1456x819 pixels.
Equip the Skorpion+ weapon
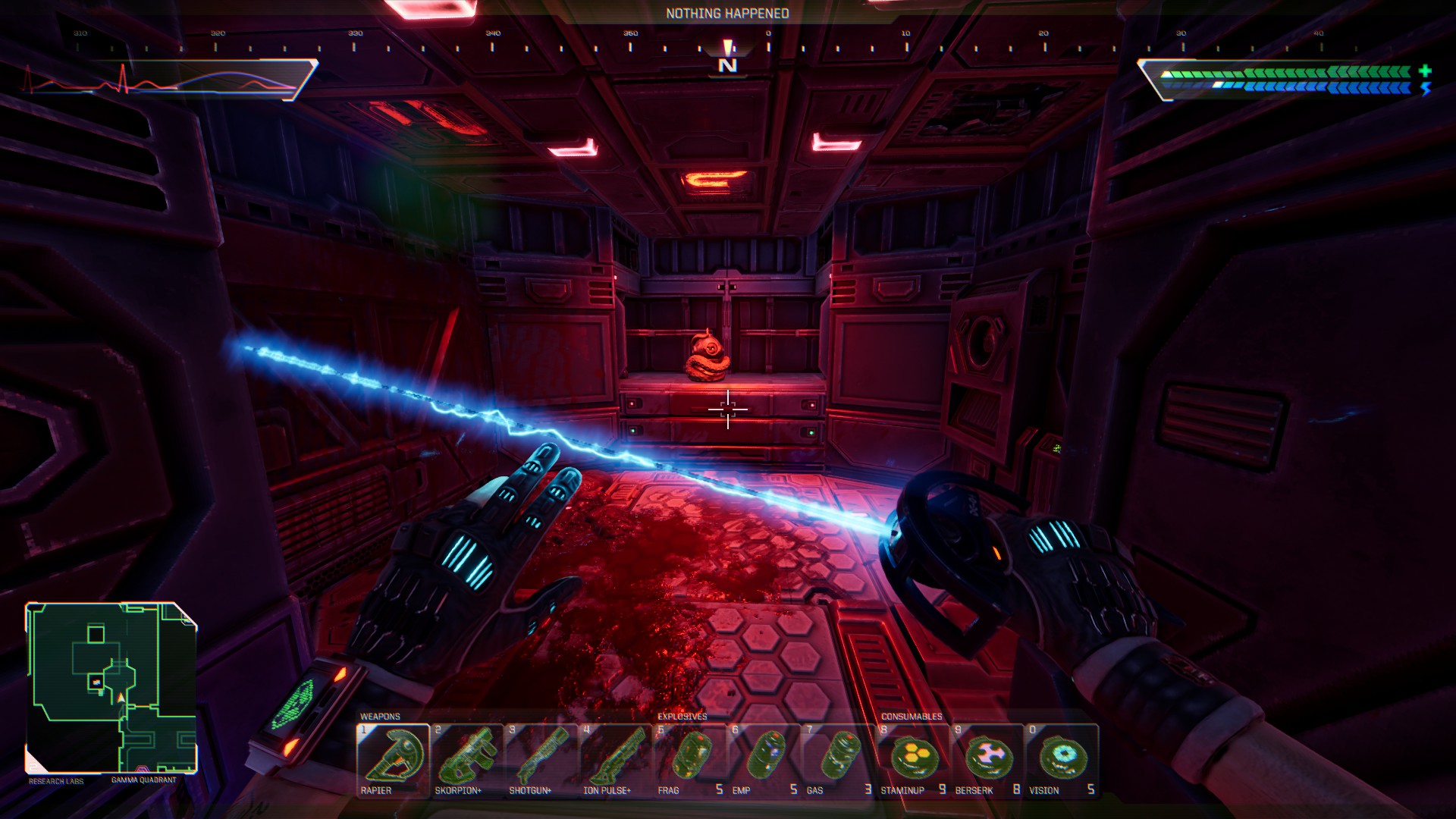click(x=466, y=759)
